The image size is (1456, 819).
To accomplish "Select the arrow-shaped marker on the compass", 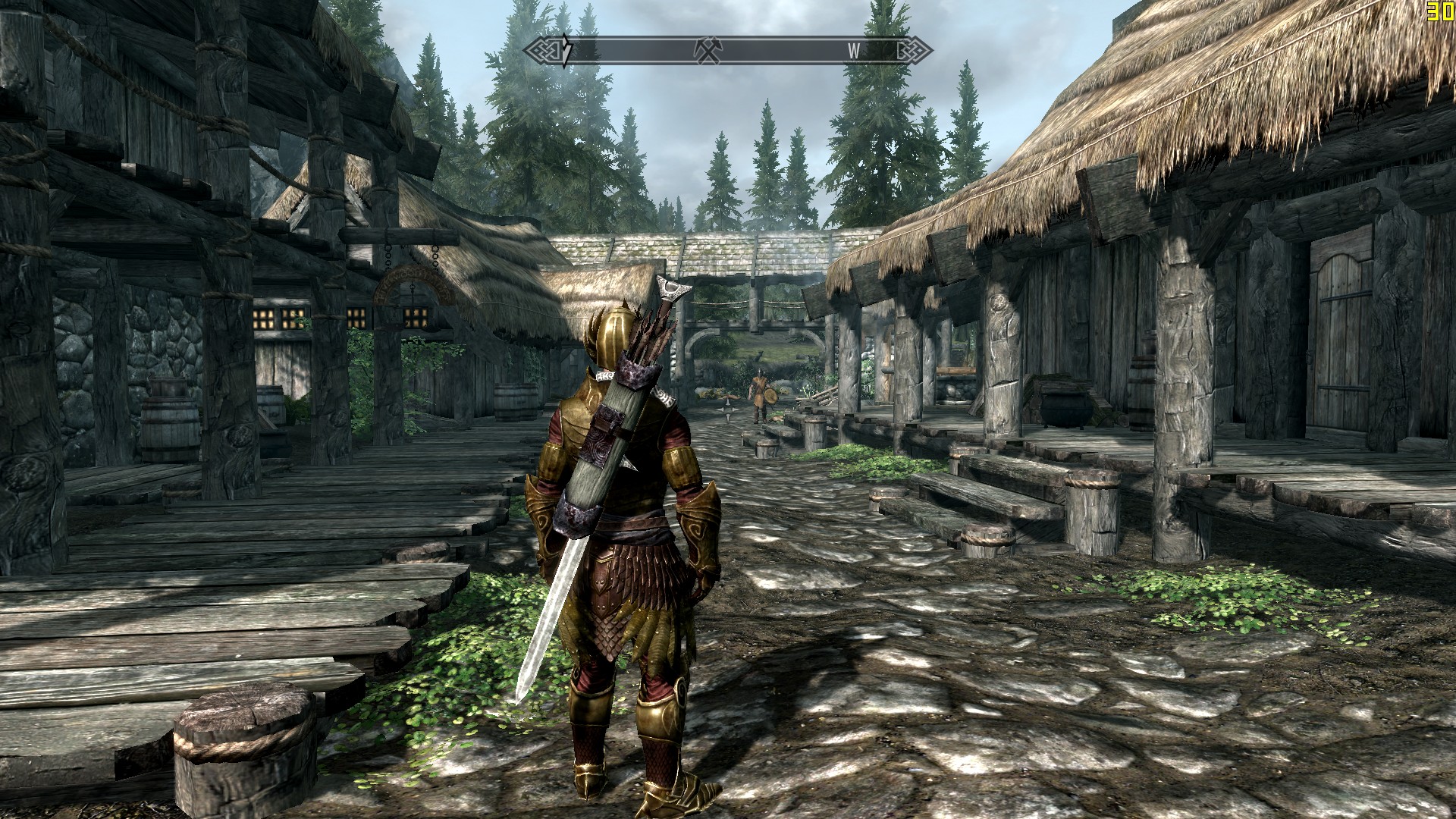I will pyautogui.click(x=566, y=50).
